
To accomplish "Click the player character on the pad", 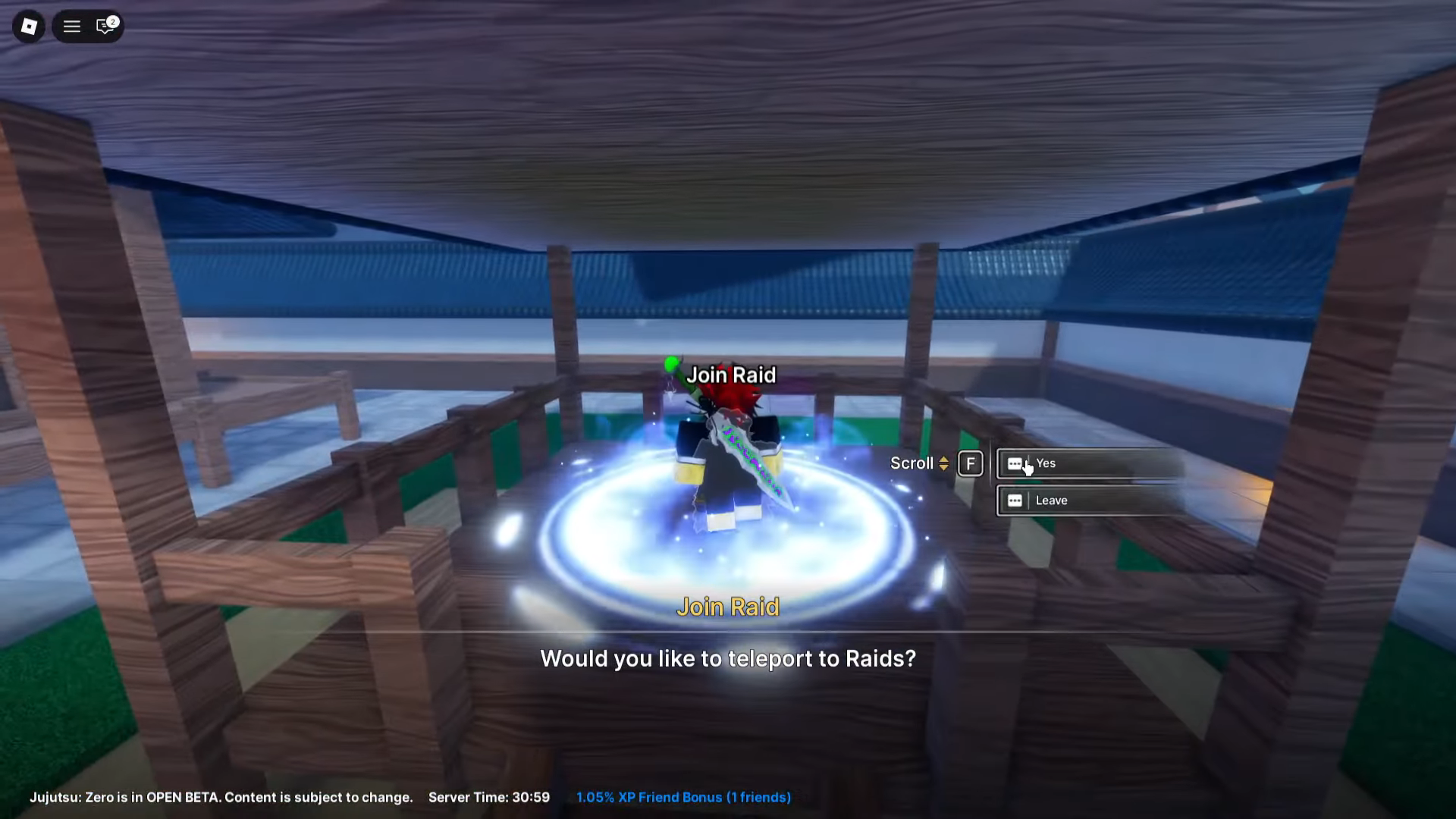I will (x=720, y=470).
